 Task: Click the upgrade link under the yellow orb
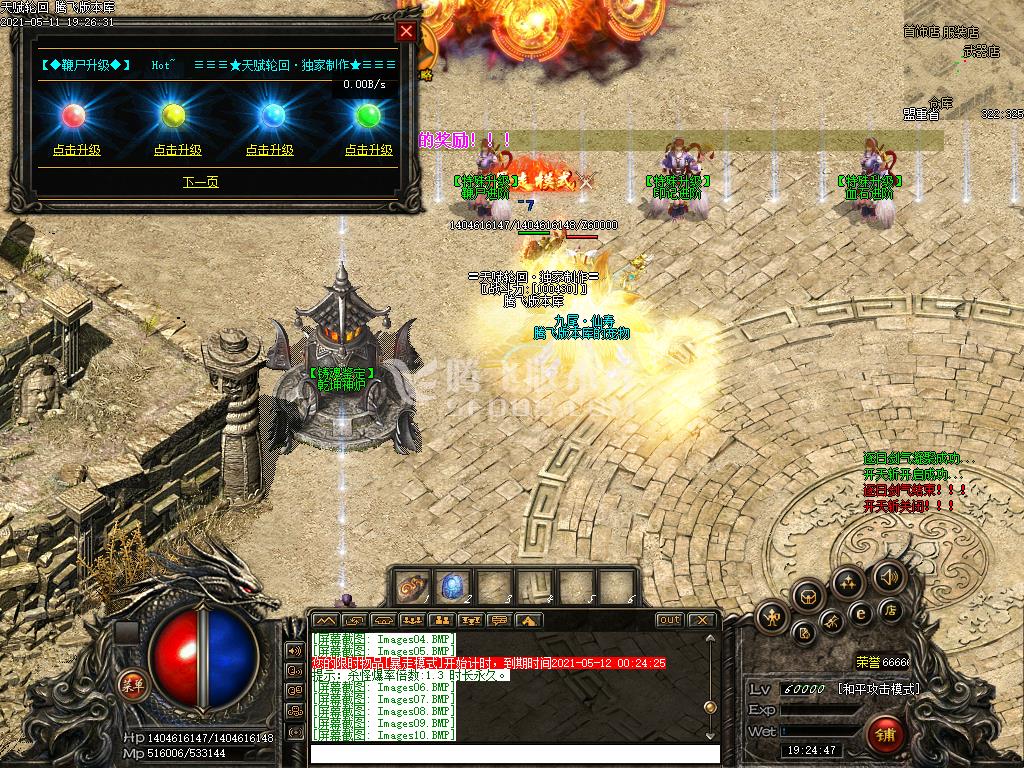[177, 150]
